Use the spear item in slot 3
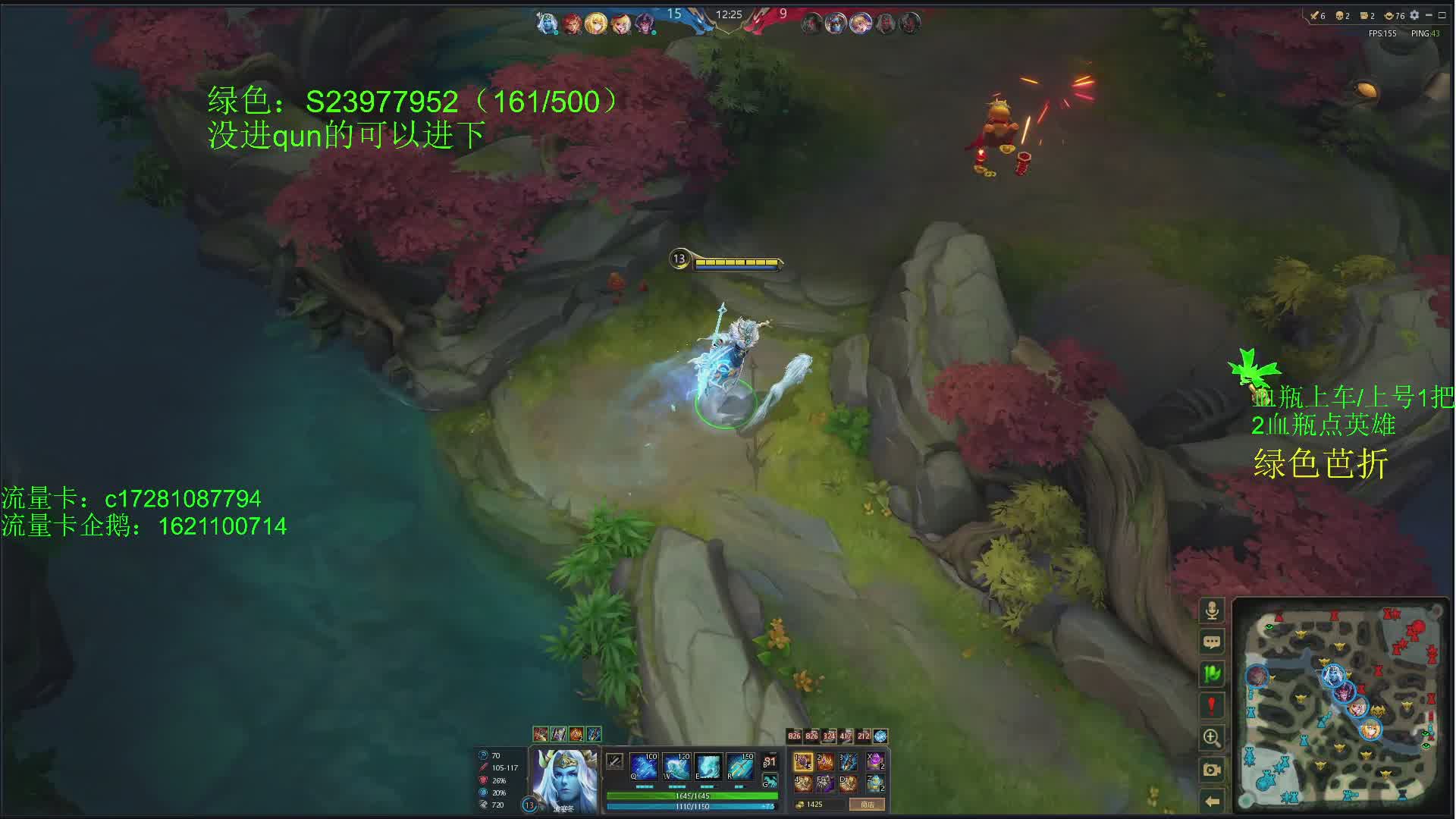Viewport: 1456px width, 819px height. pyautogui.click(x=848, y=761)
